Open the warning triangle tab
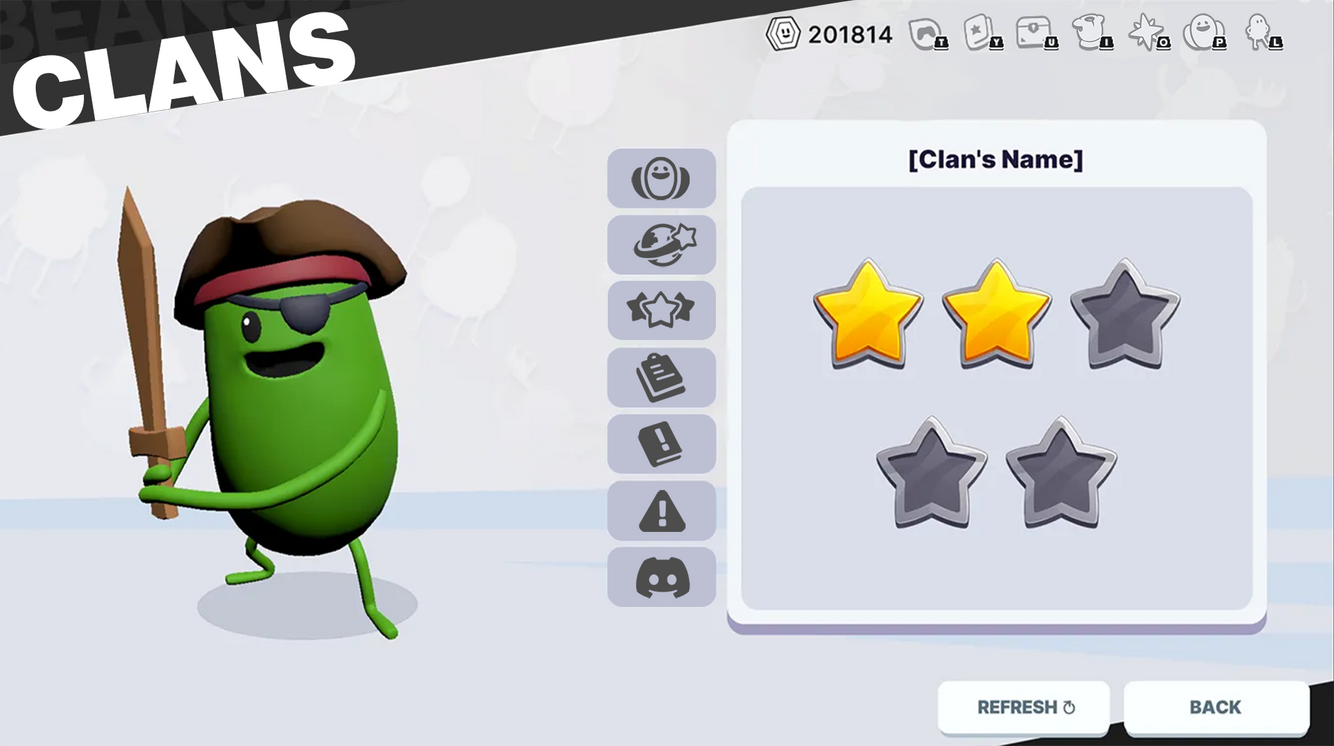The image size is (1334, 746). [661, 511]
